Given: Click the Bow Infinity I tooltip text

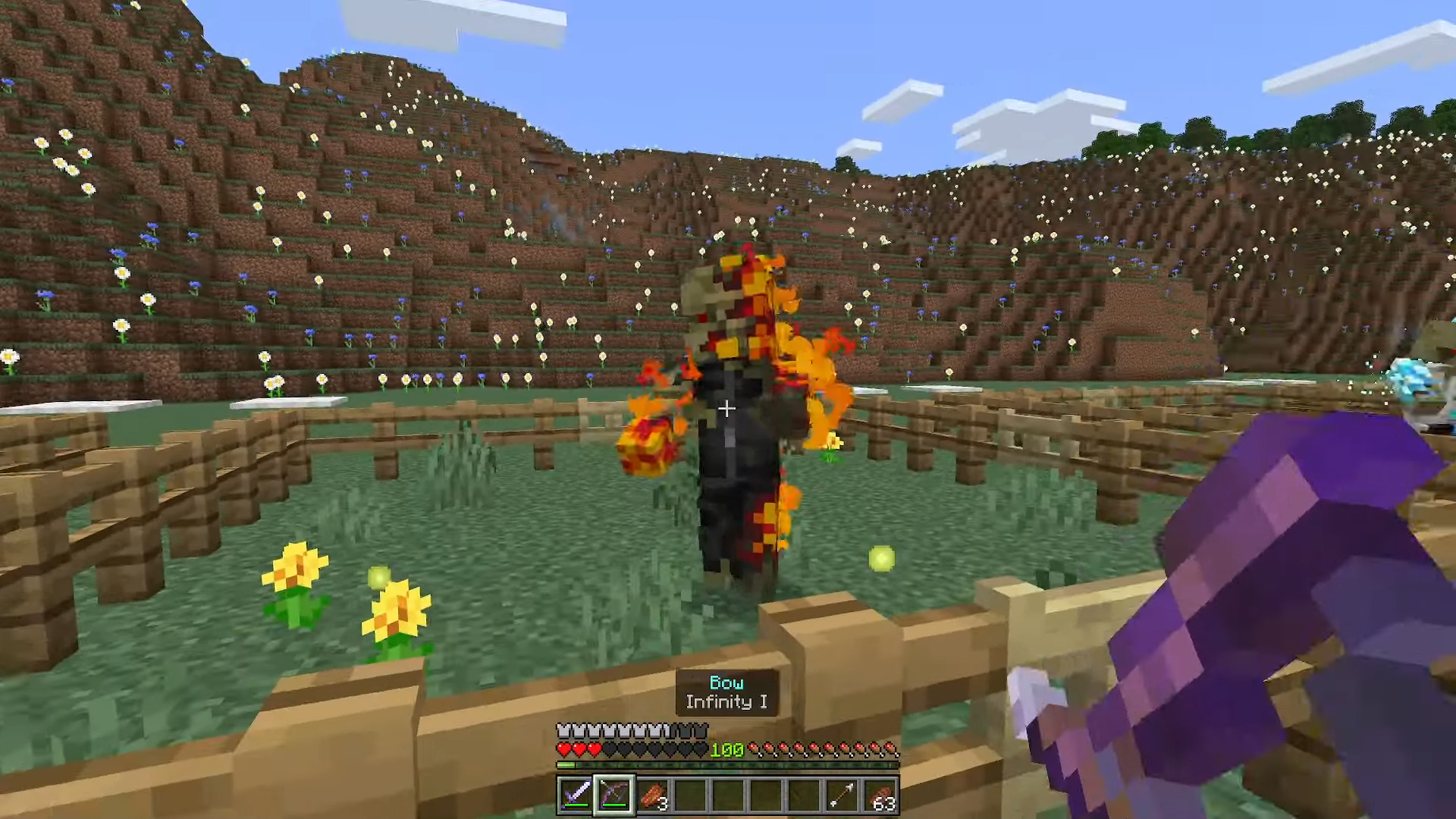Looking at the screenshot, I should tap(726, 692).
